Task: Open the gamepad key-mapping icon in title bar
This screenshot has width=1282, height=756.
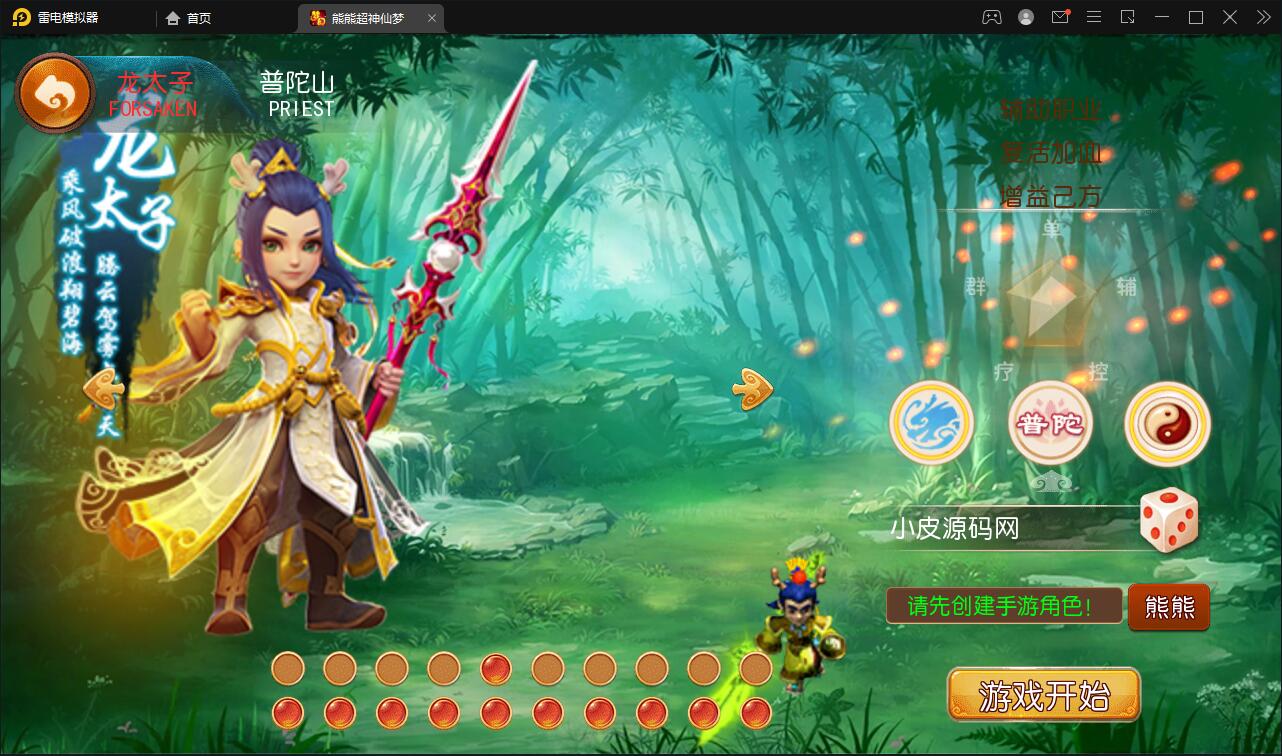Action: click(x=992, y=17)
